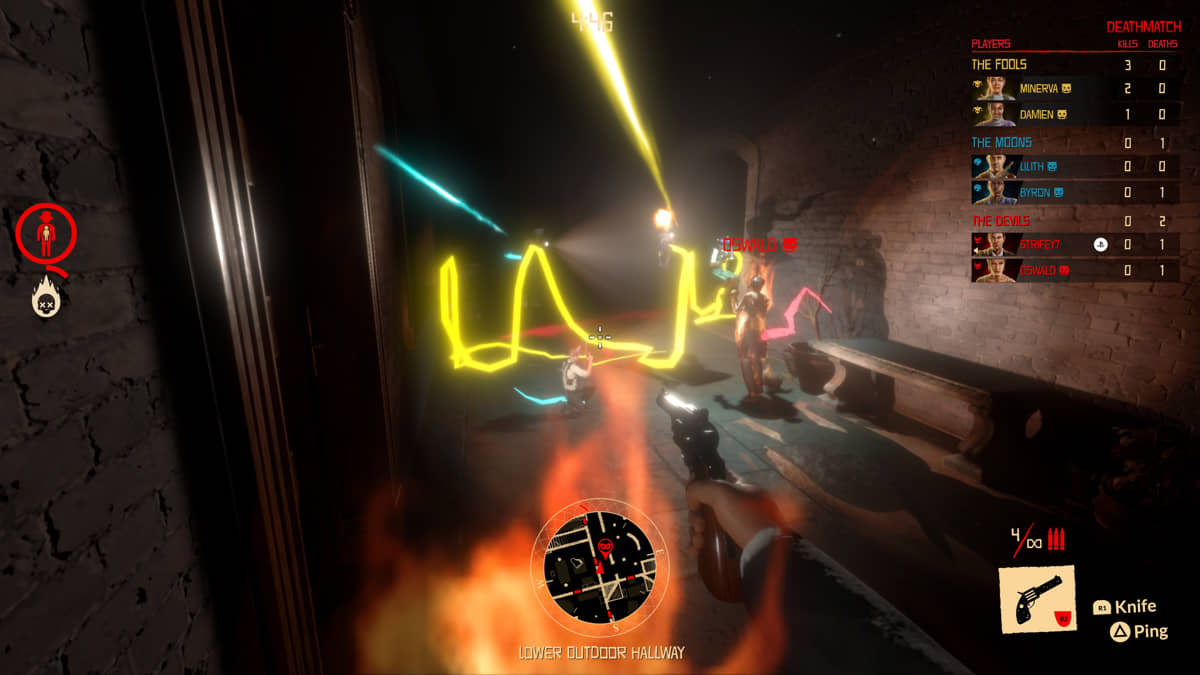Click The Devils team header
1200x675 pixels.
tap(1001, 220)
